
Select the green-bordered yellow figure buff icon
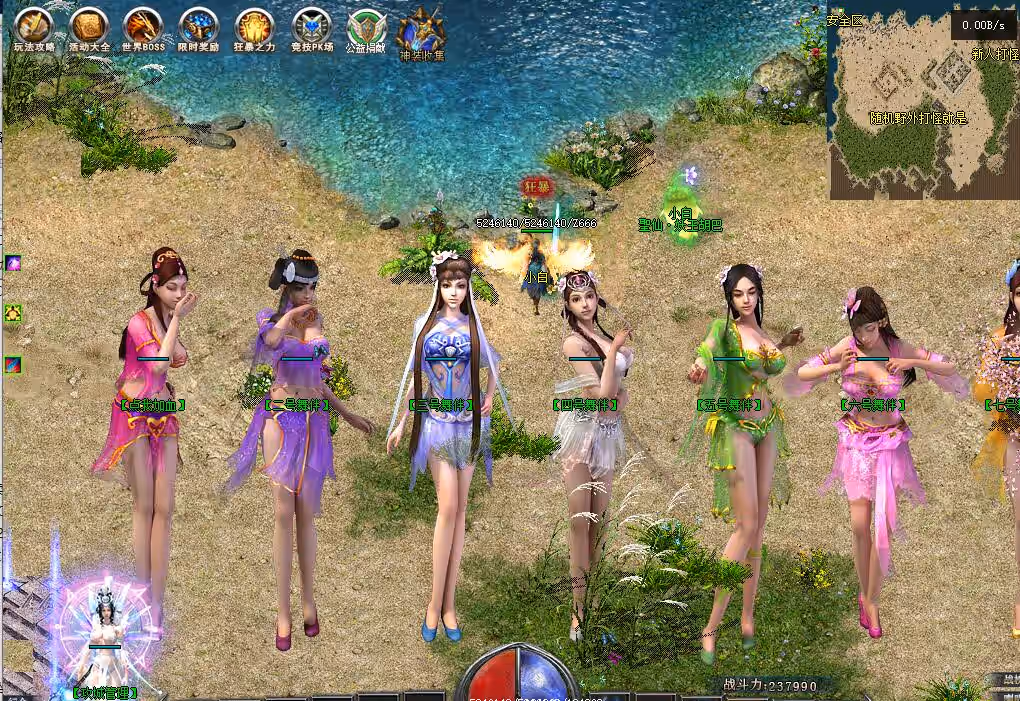click(13, 314)
